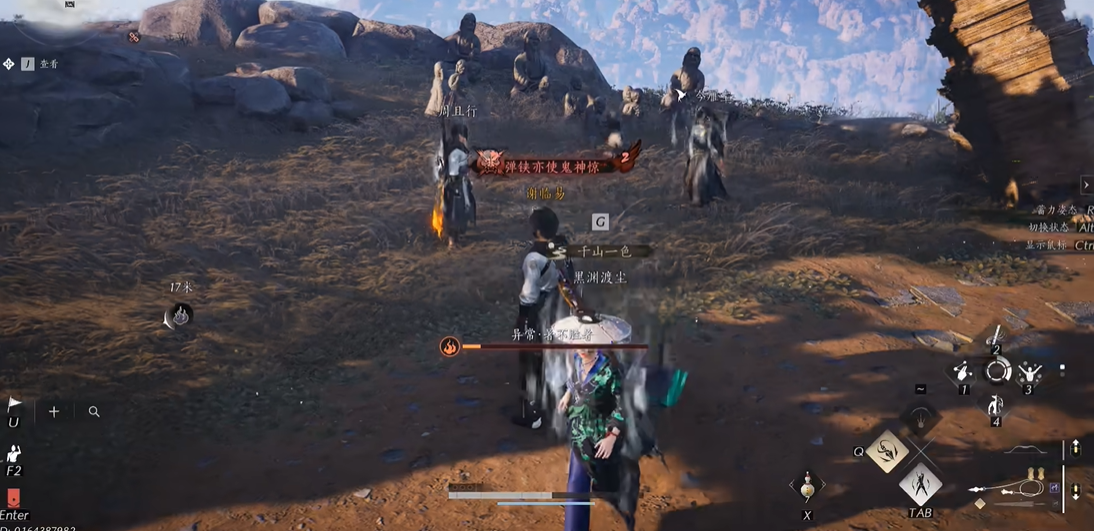Viewport: 1094px width, 531px height.
Task: Select the 17米 flame waypoint marker
Action: [181, 317]
